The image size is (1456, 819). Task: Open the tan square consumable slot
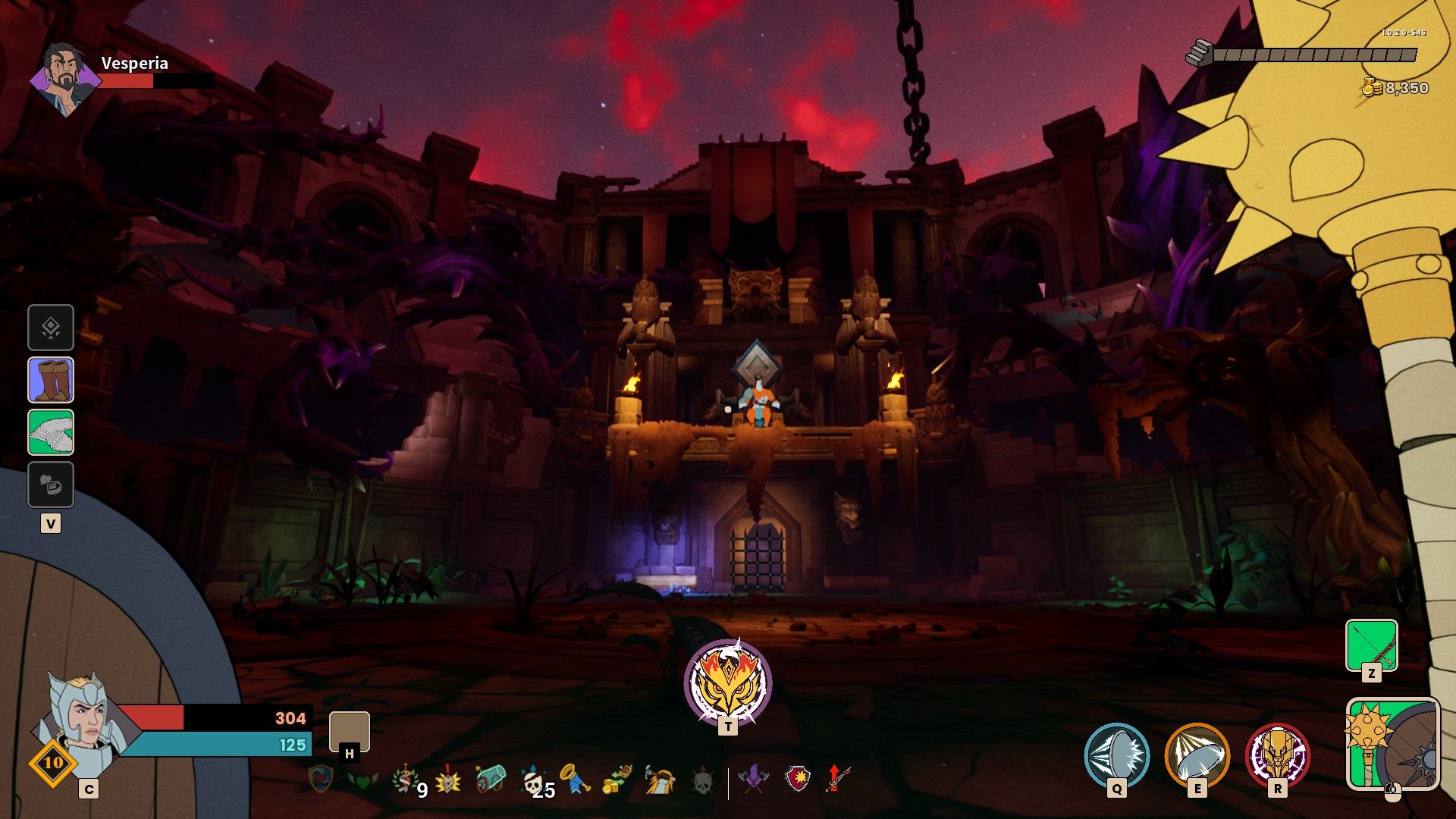pos(350,731)
